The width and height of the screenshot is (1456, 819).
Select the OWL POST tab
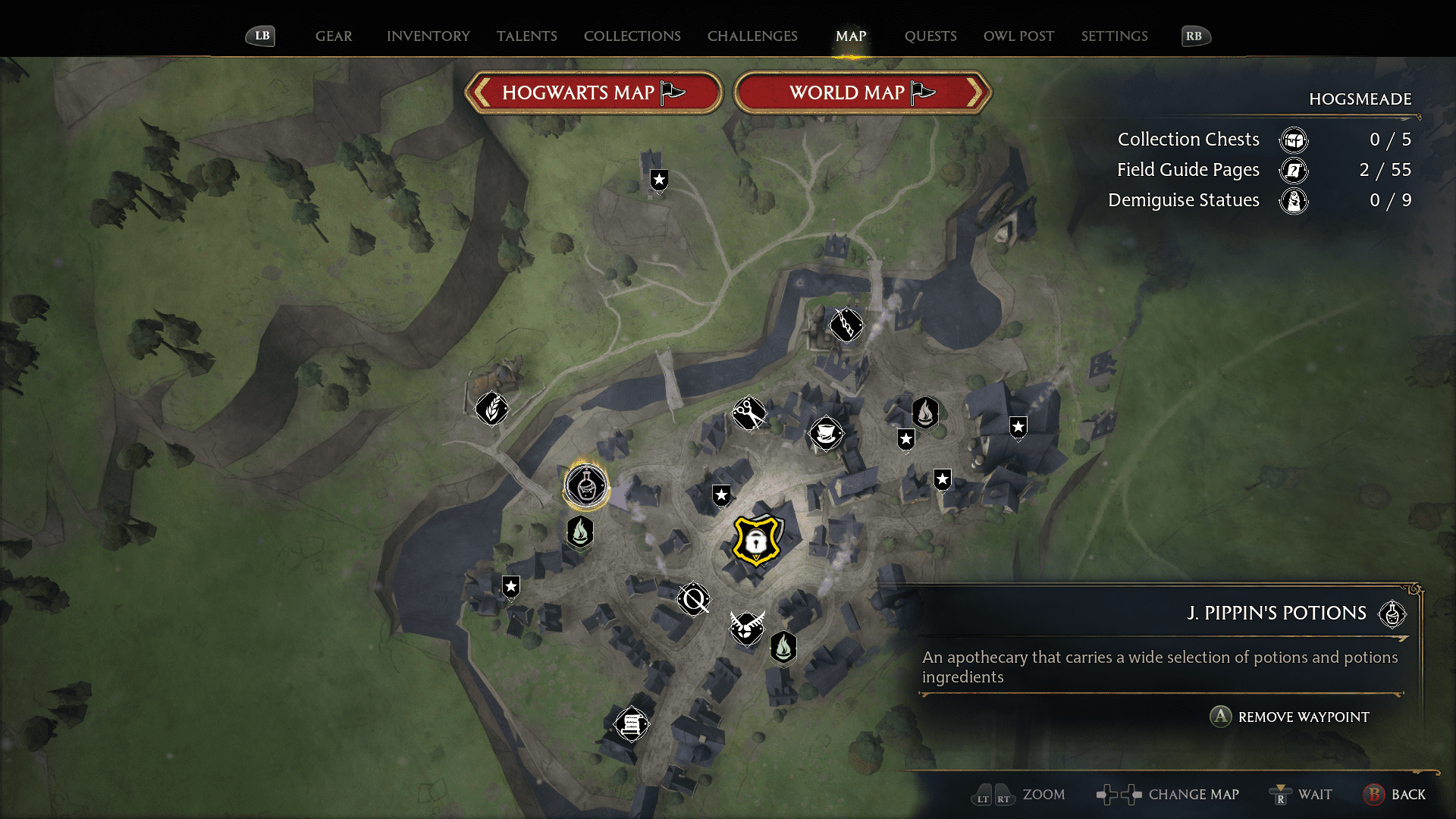pos(1018,36)
